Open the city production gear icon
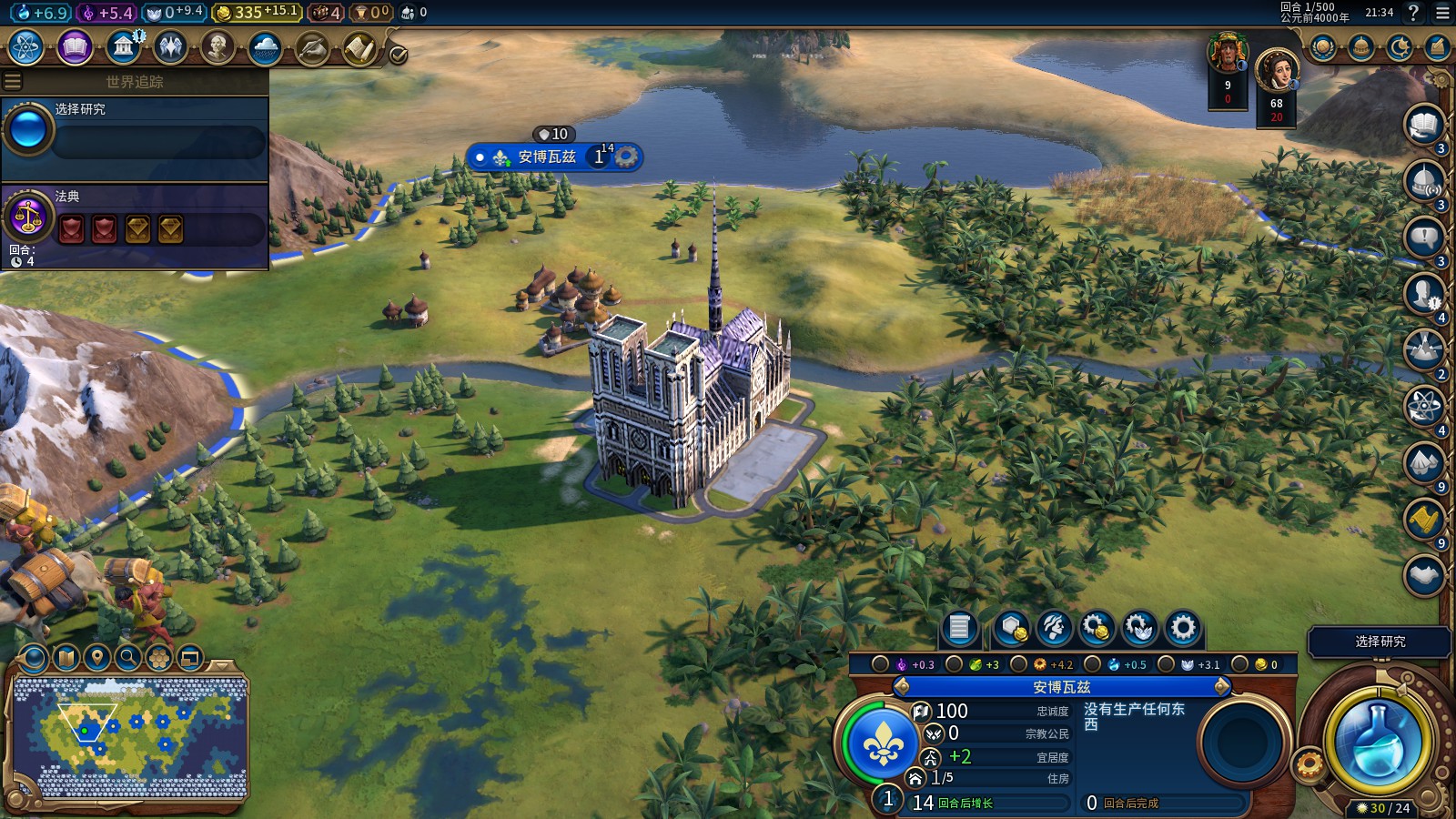The height and width of the screenshot is (819, 1456). tap(1182, 628)
